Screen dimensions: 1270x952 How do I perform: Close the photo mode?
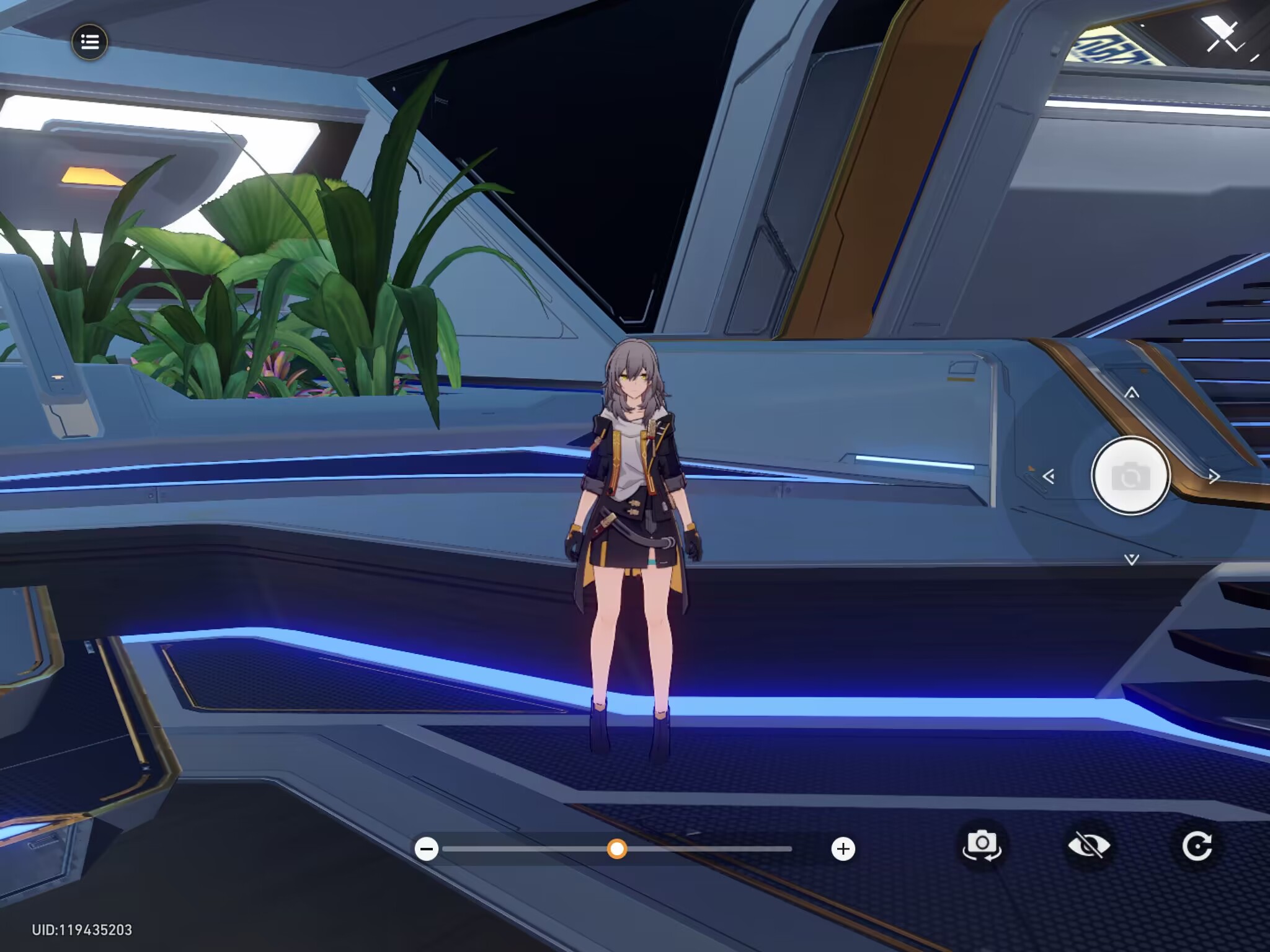click(1223, 36)
